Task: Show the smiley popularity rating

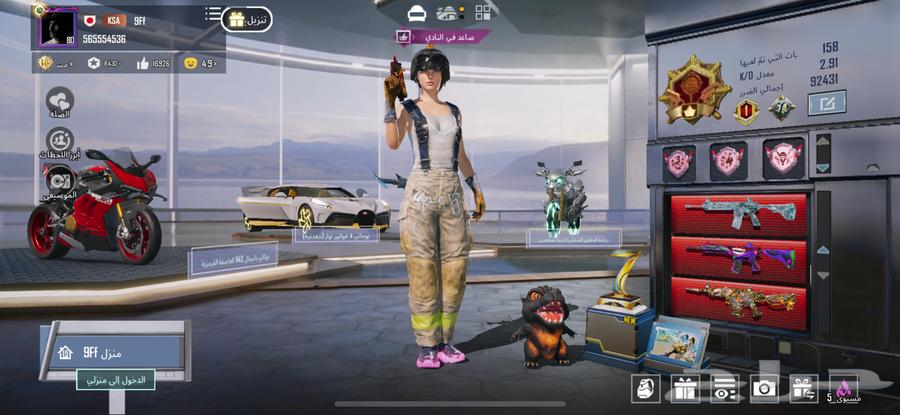Action: tap(201, 63)
